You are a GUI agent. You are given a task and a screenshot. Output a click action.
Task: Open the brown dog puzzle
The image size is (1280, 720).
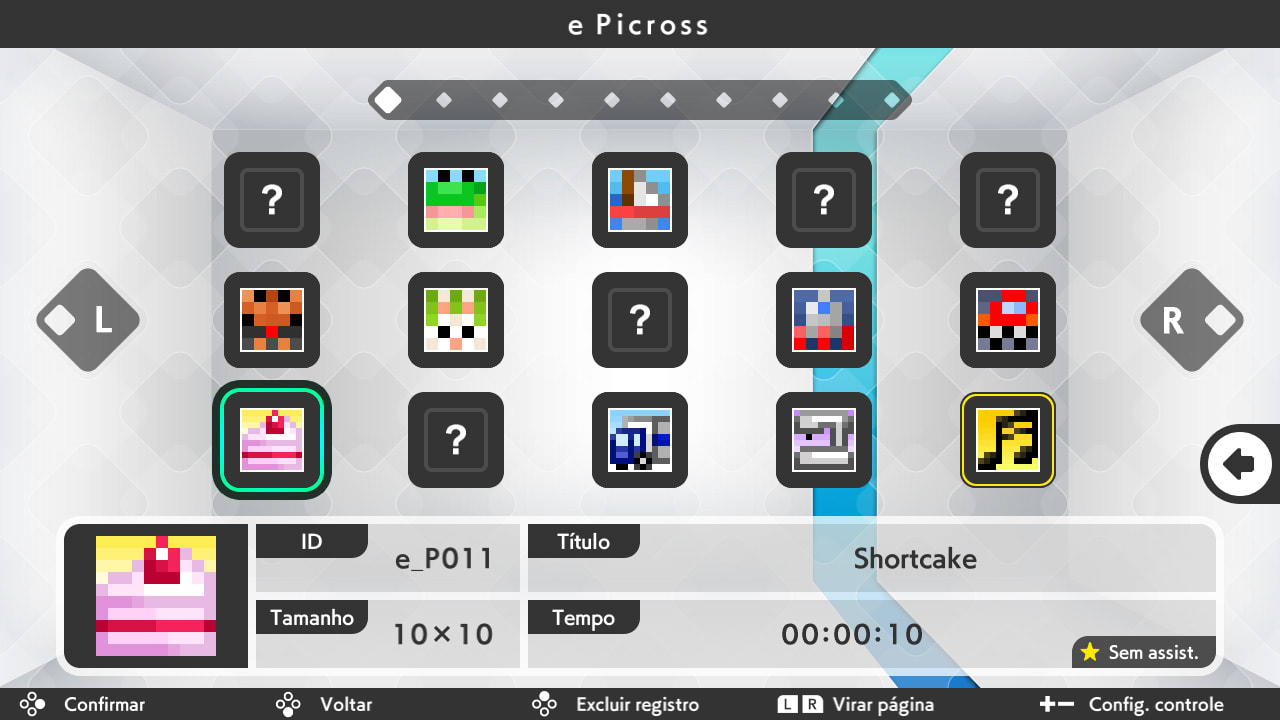(x=271, y=320)
